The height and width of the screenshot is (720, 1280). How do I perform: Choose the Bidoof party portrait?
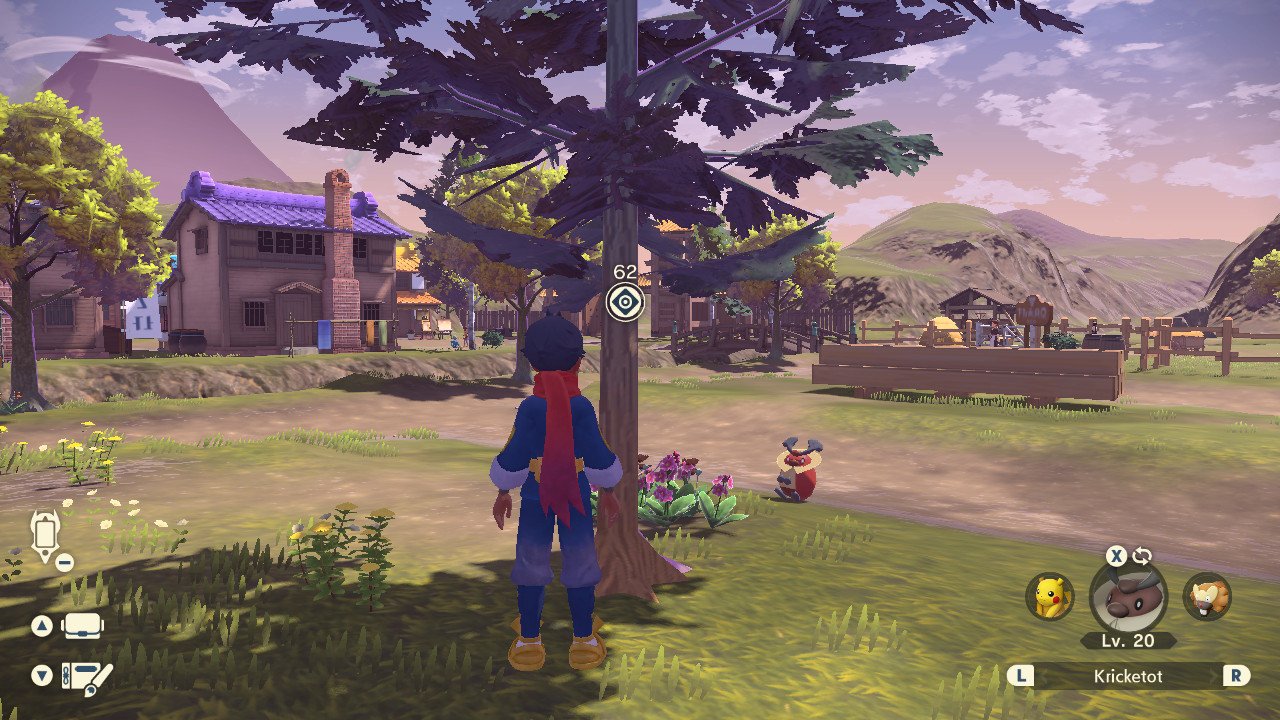click(x=1207, y=597)
